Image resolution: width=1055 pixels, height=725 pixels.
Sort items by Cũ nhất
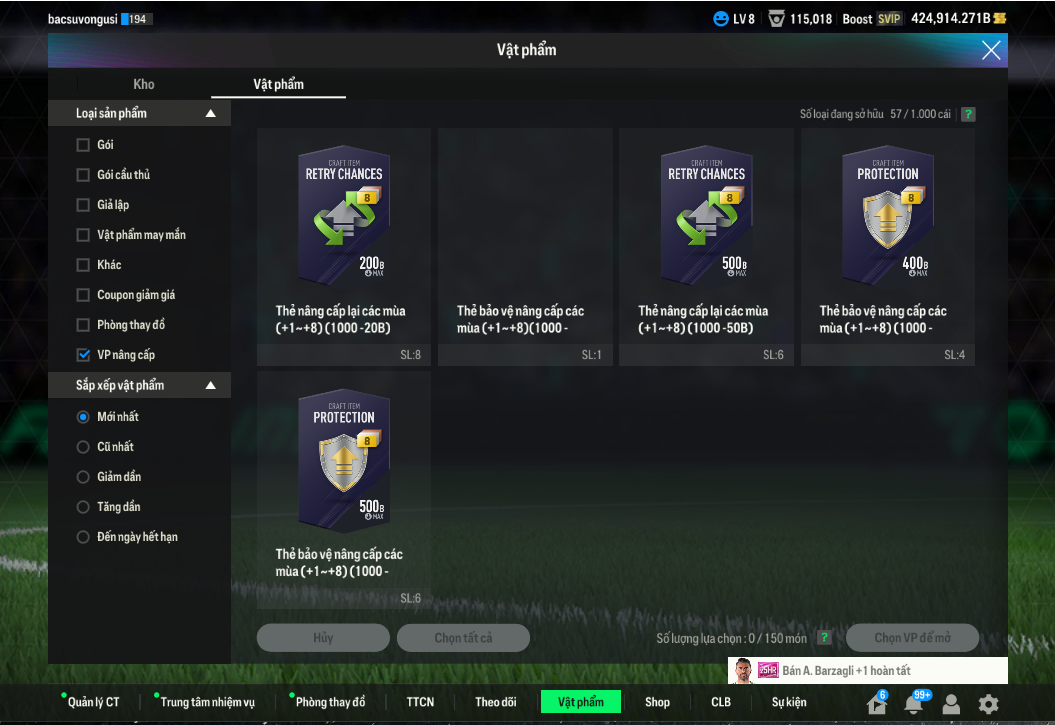click(83, 447)
